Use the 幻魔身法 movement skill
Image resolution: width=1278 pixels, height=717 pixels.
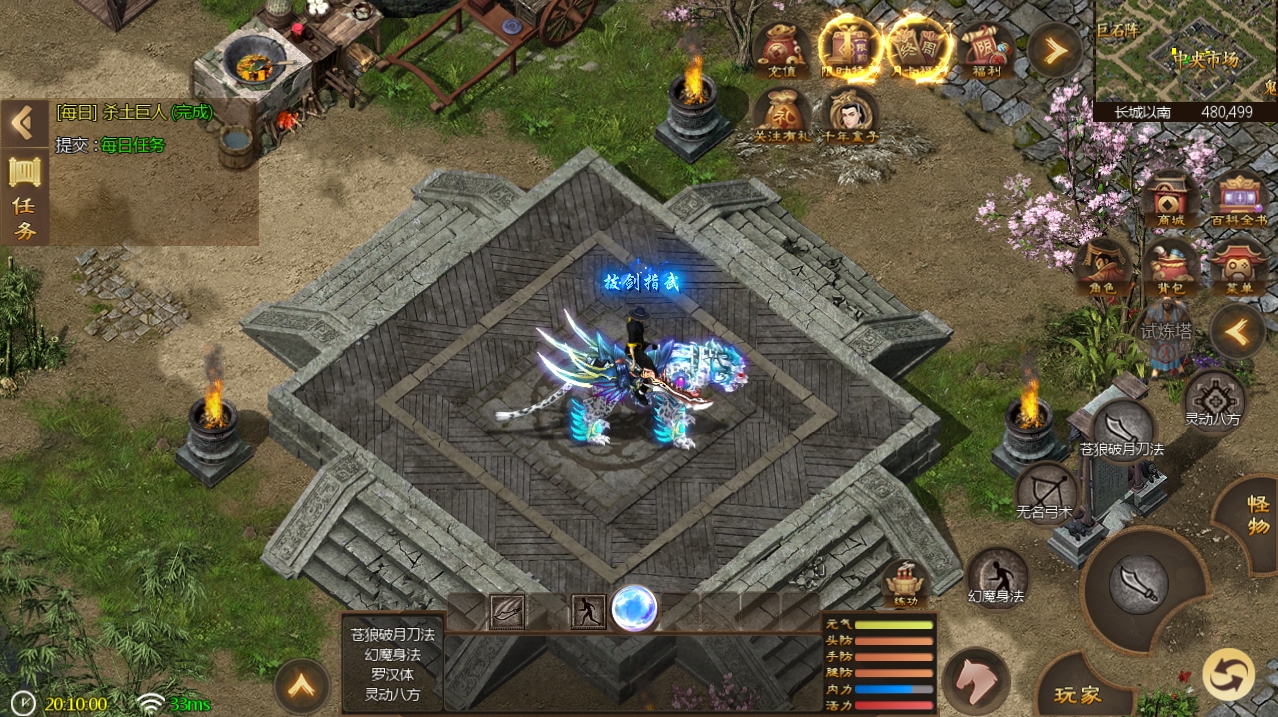coord(997,576)
